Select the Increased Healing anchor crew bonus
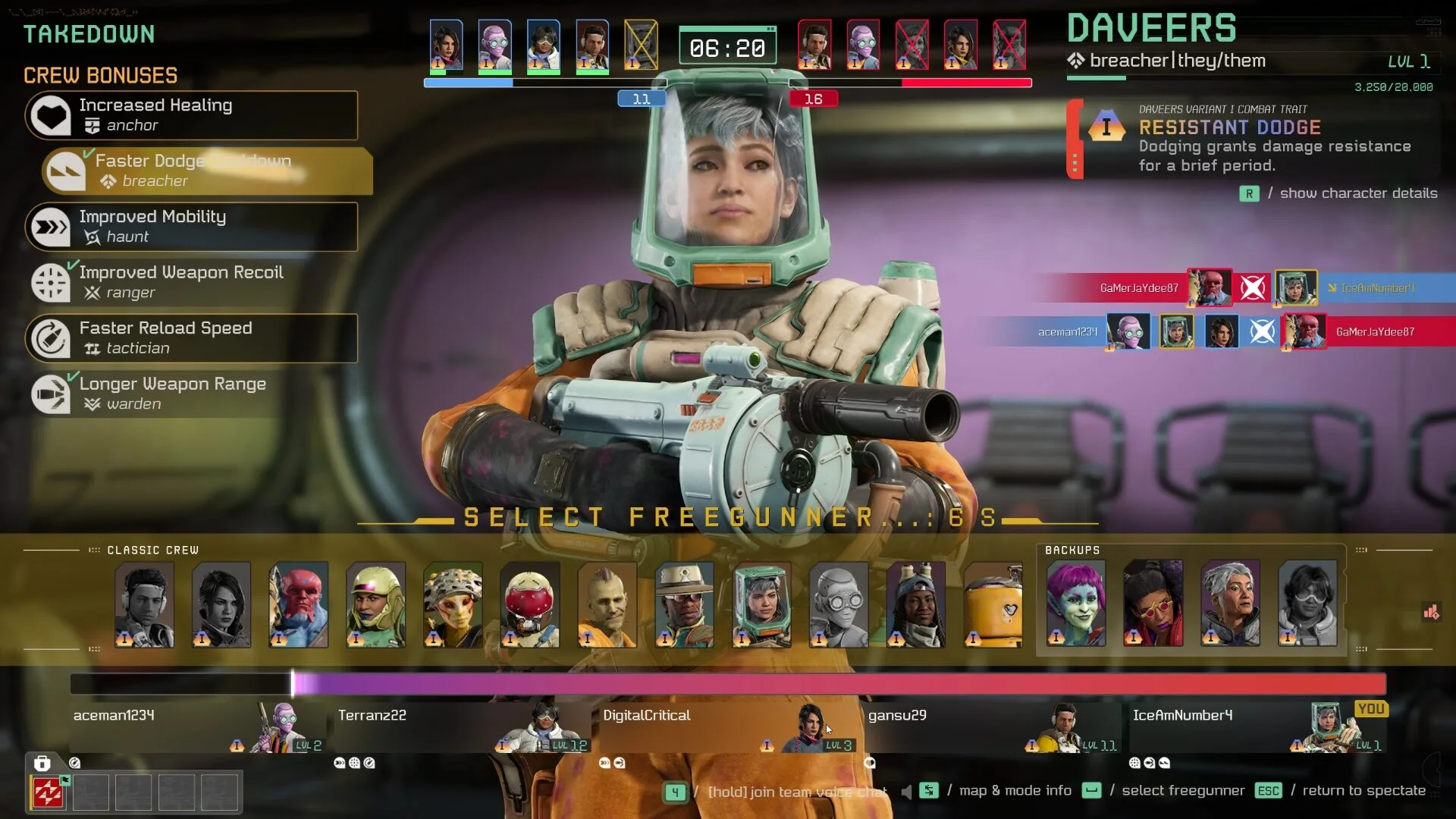 click(x=191, y=115)
